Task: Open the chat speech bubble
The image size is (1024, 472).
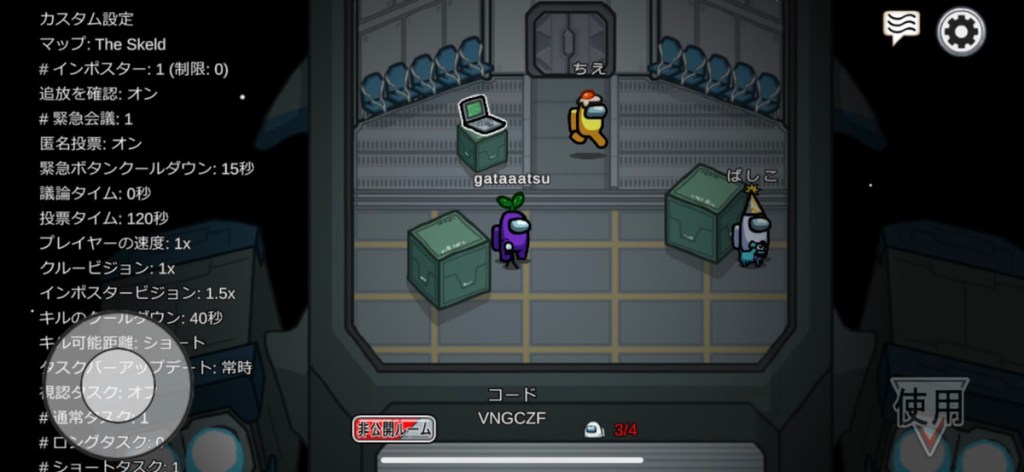Action: (x=901, y=28)
